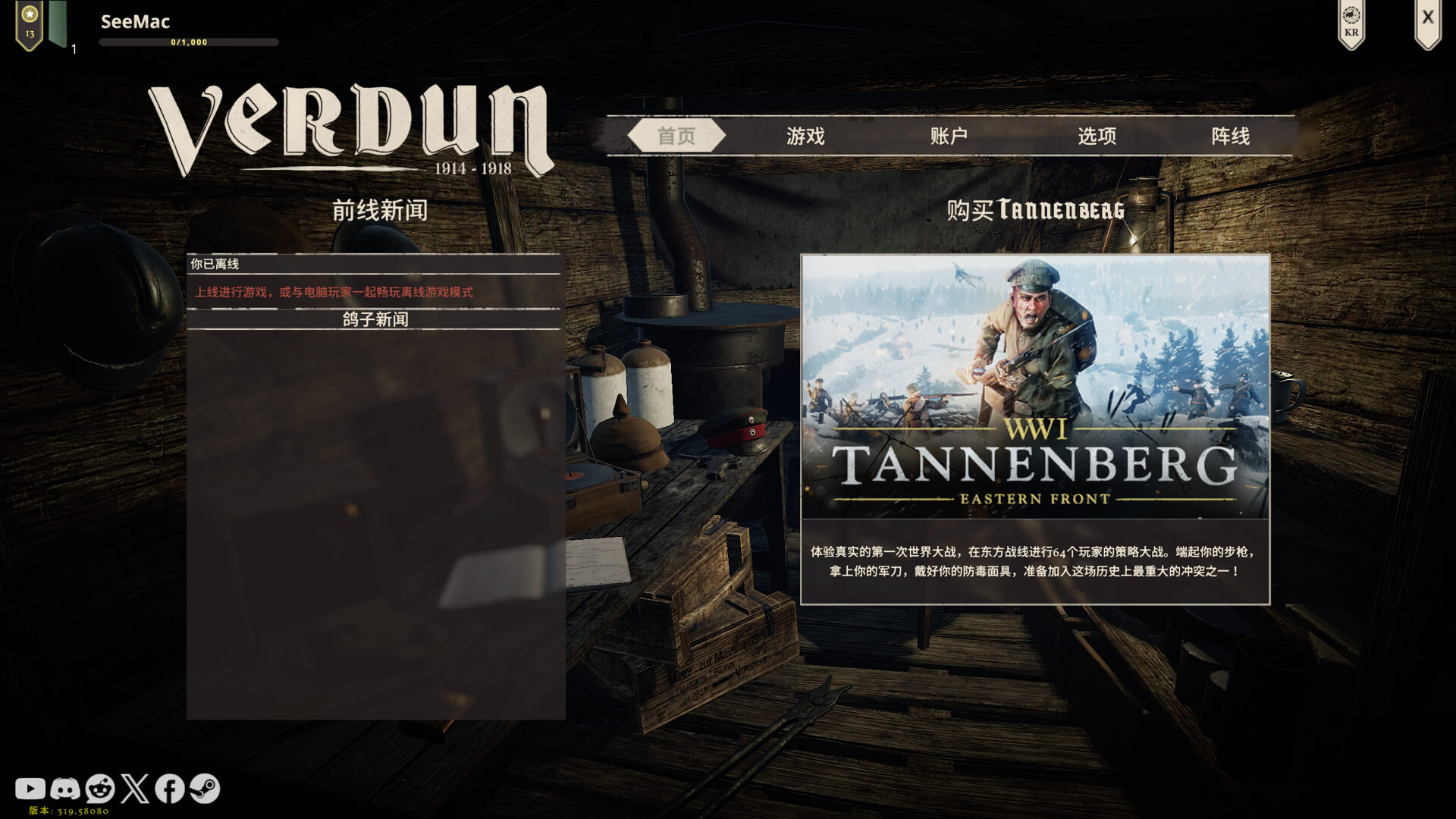
Task: Join the Discord server link
Action: (65, 789)
